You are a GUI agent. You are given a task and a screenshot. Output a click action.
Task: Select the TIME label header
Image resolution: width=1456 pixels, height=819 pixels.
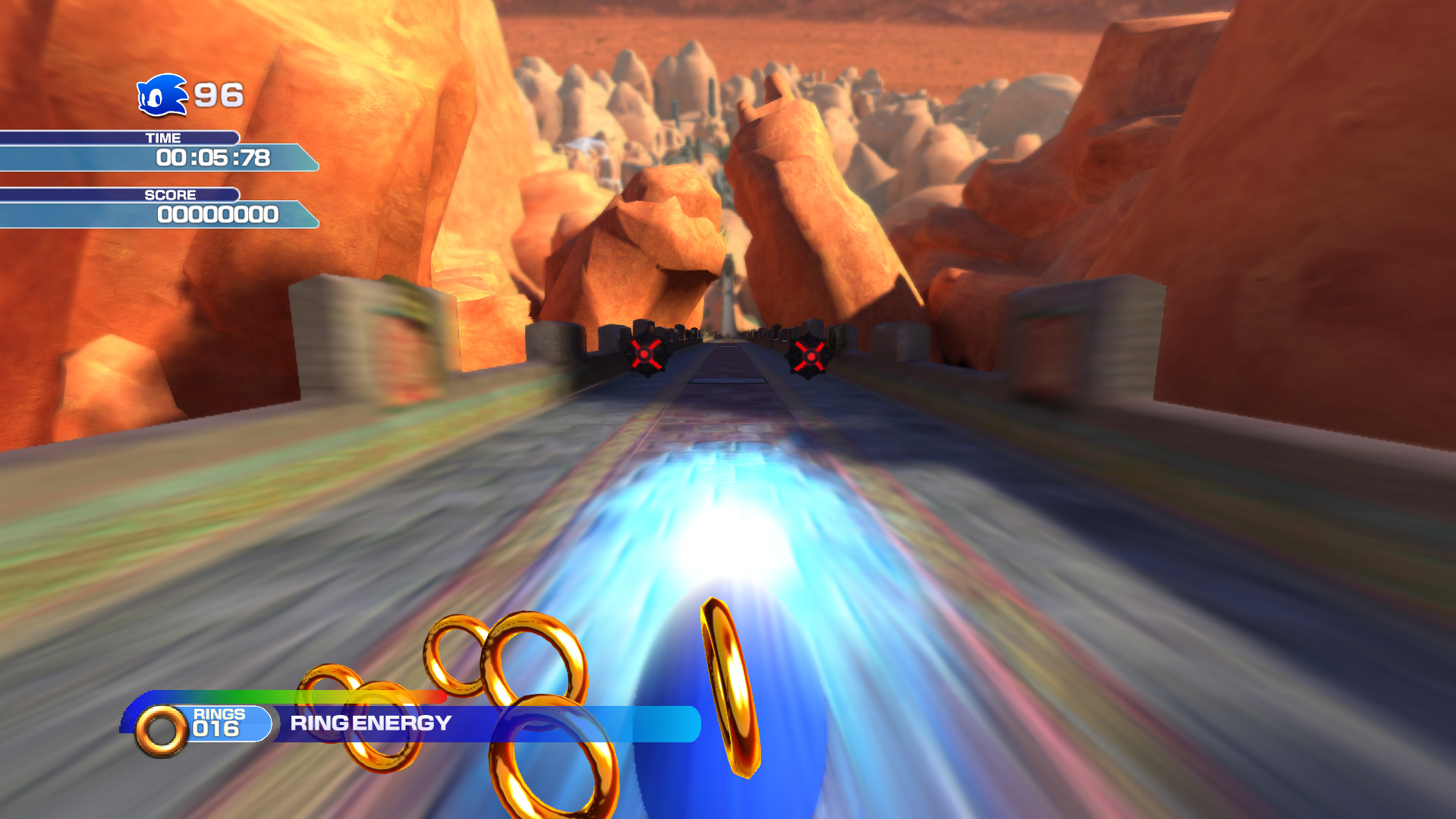pos(162,138)
